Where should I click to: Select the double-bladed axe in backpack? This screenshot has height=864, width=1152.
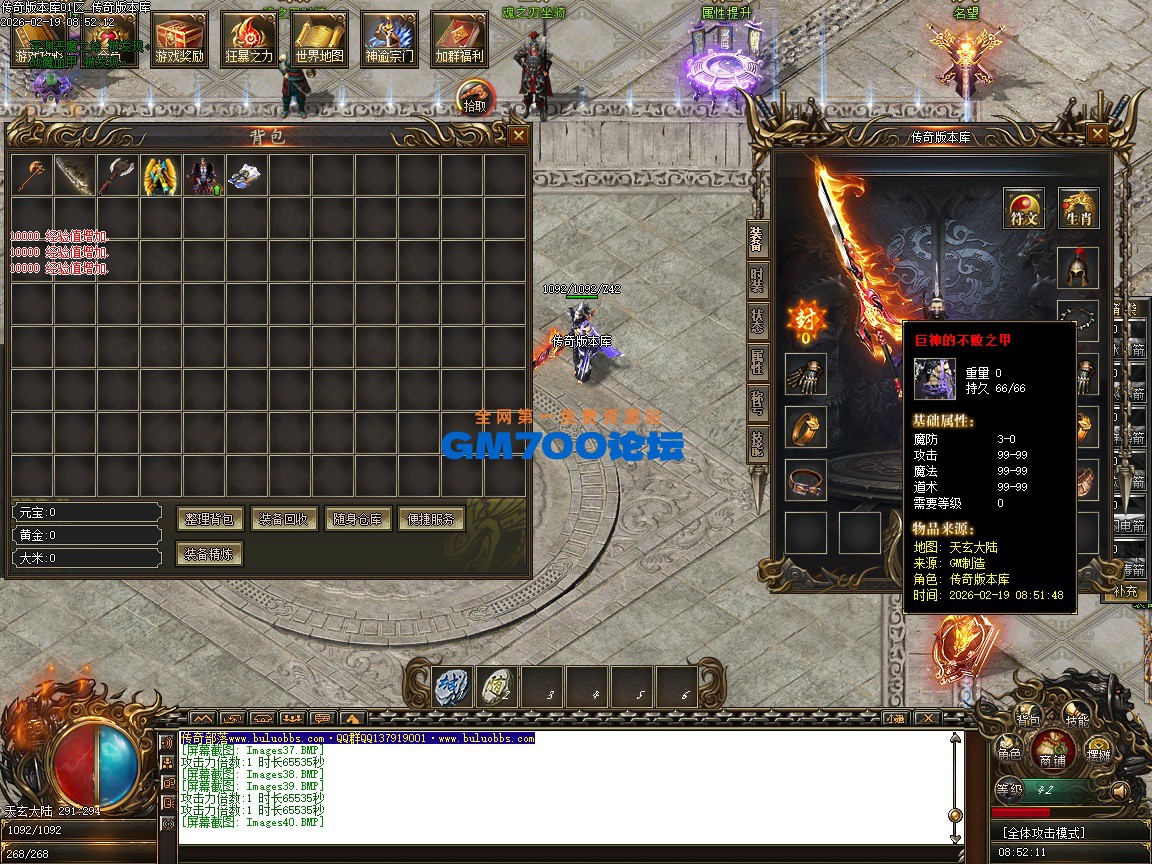(x=118, y=175)
